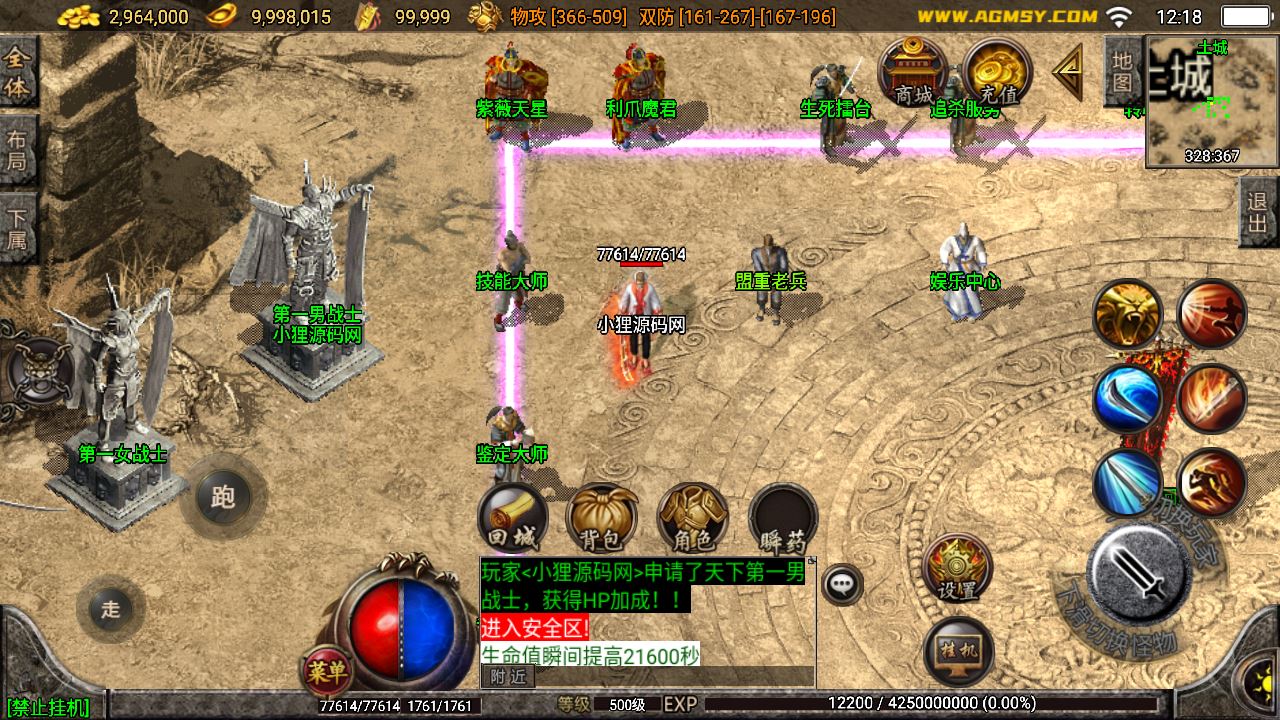Select the 下属 subordinates tab

pyautogui.click(x=18, y=228)
